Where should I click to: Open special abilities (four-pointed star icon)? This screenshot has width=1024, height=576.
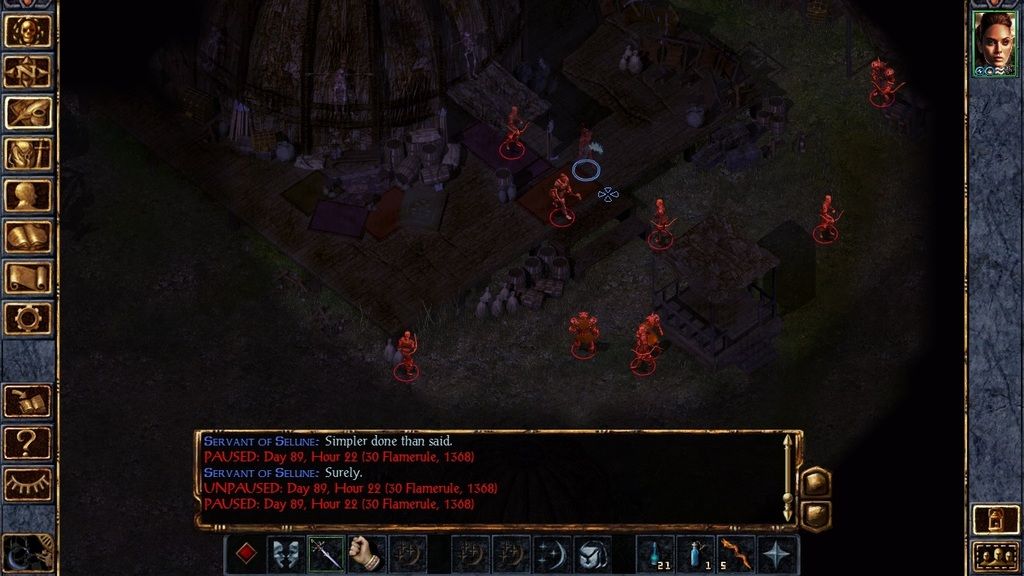pos(777,554)
